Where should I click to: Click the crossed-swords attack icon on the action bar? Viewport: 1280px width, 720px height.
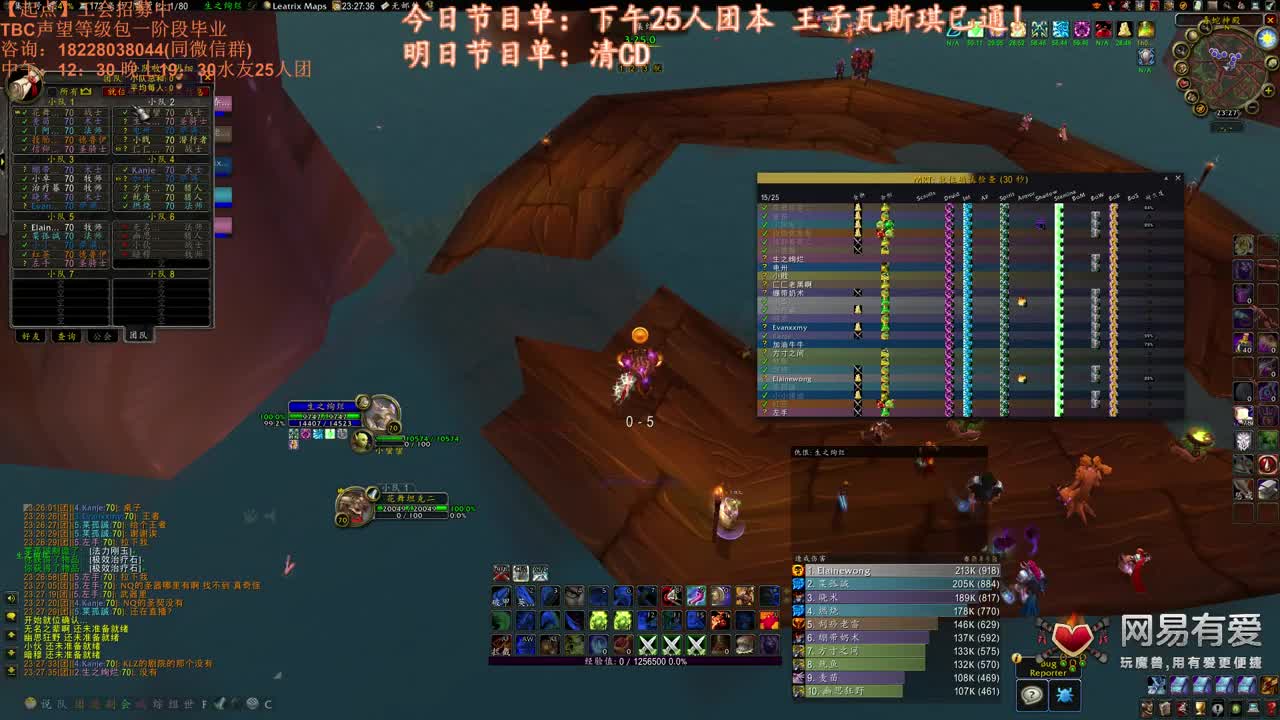point(647,643)
